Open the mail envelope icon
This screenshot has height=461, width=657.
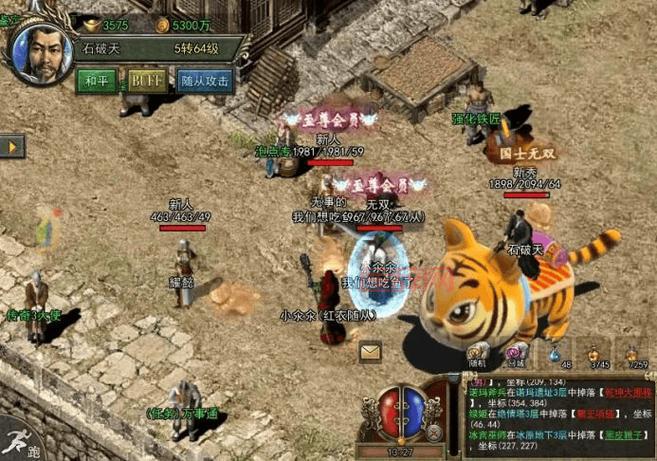tap(371, 351)
